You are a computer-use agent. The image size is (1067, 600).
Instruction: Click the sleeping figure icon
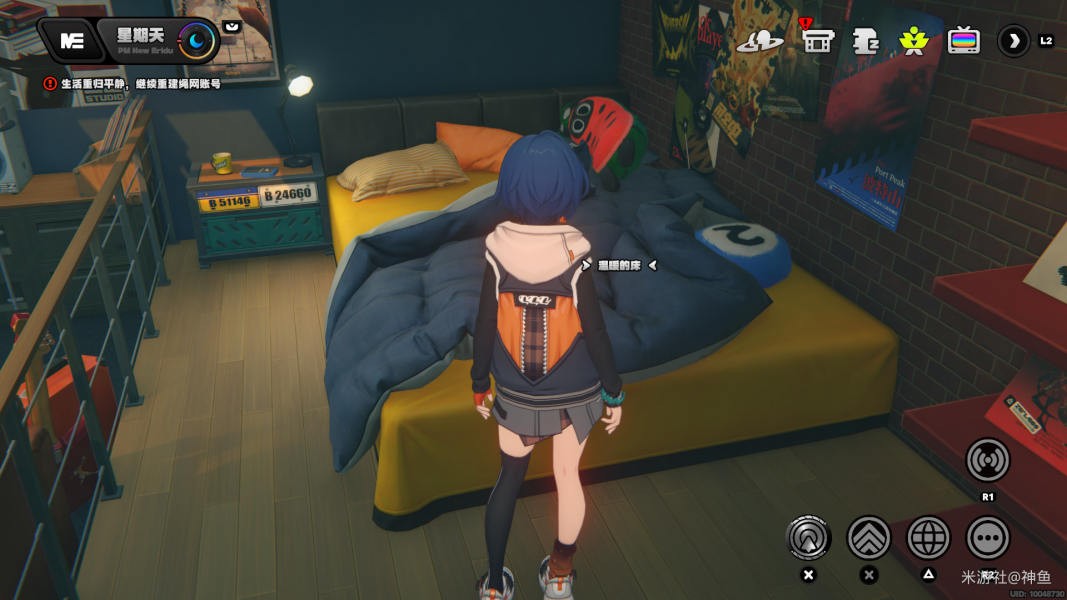[865, 41]
